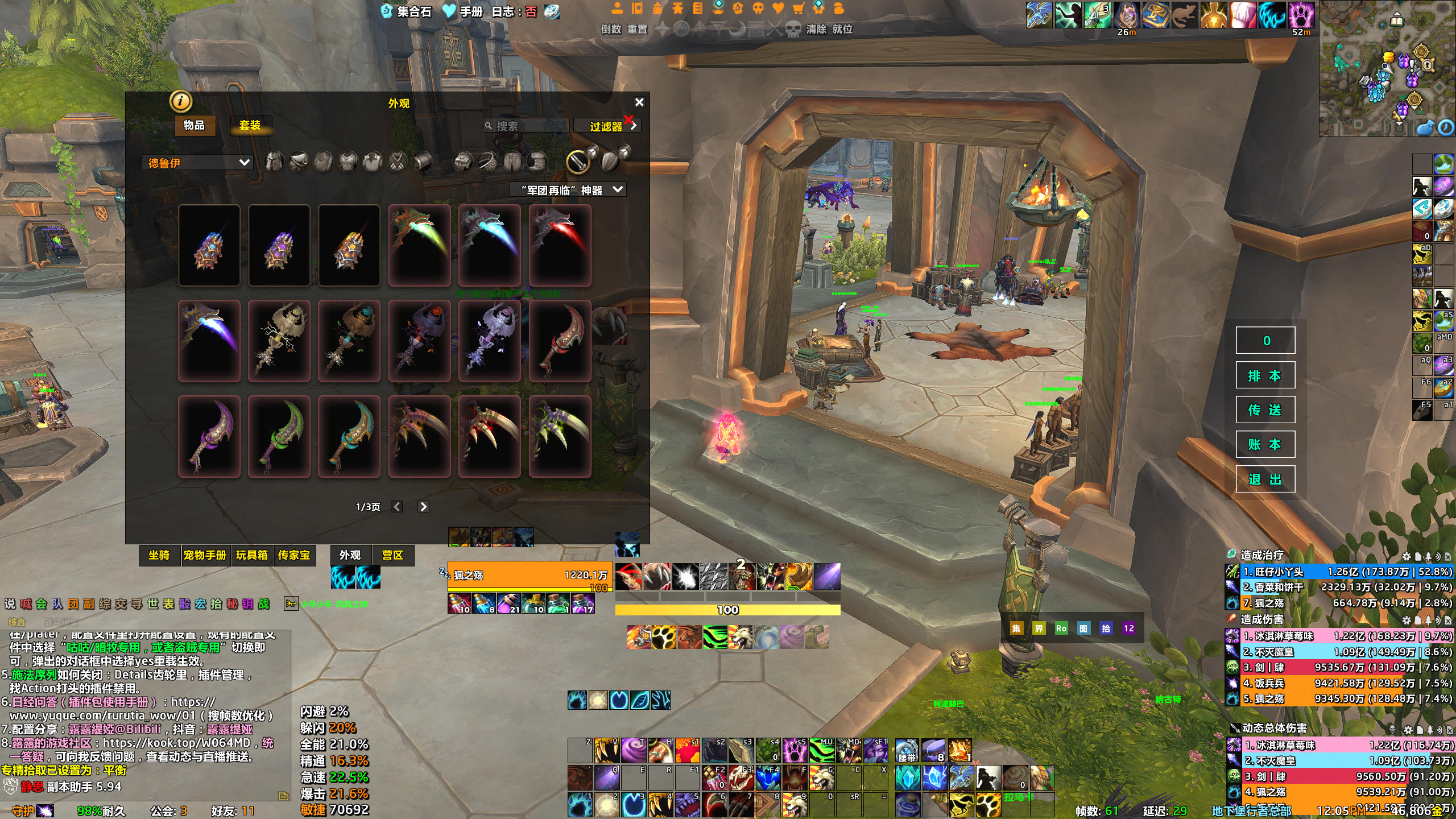Close the 外观 appearance window
Screen dimensions: 1456x819
[x=639, y=102]
